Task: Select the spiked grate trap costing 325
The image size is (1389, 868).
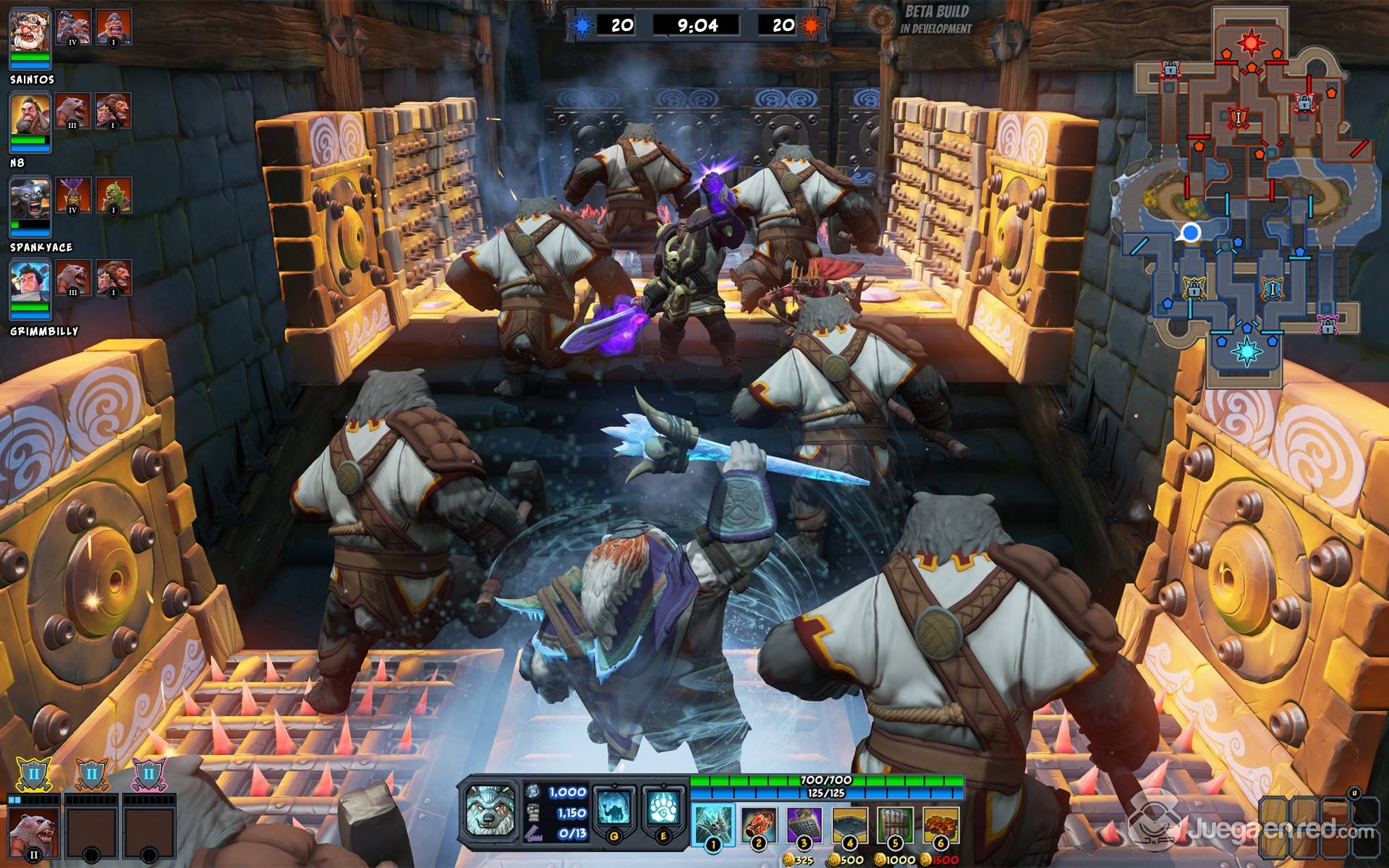Action: (x=803, y=824)
